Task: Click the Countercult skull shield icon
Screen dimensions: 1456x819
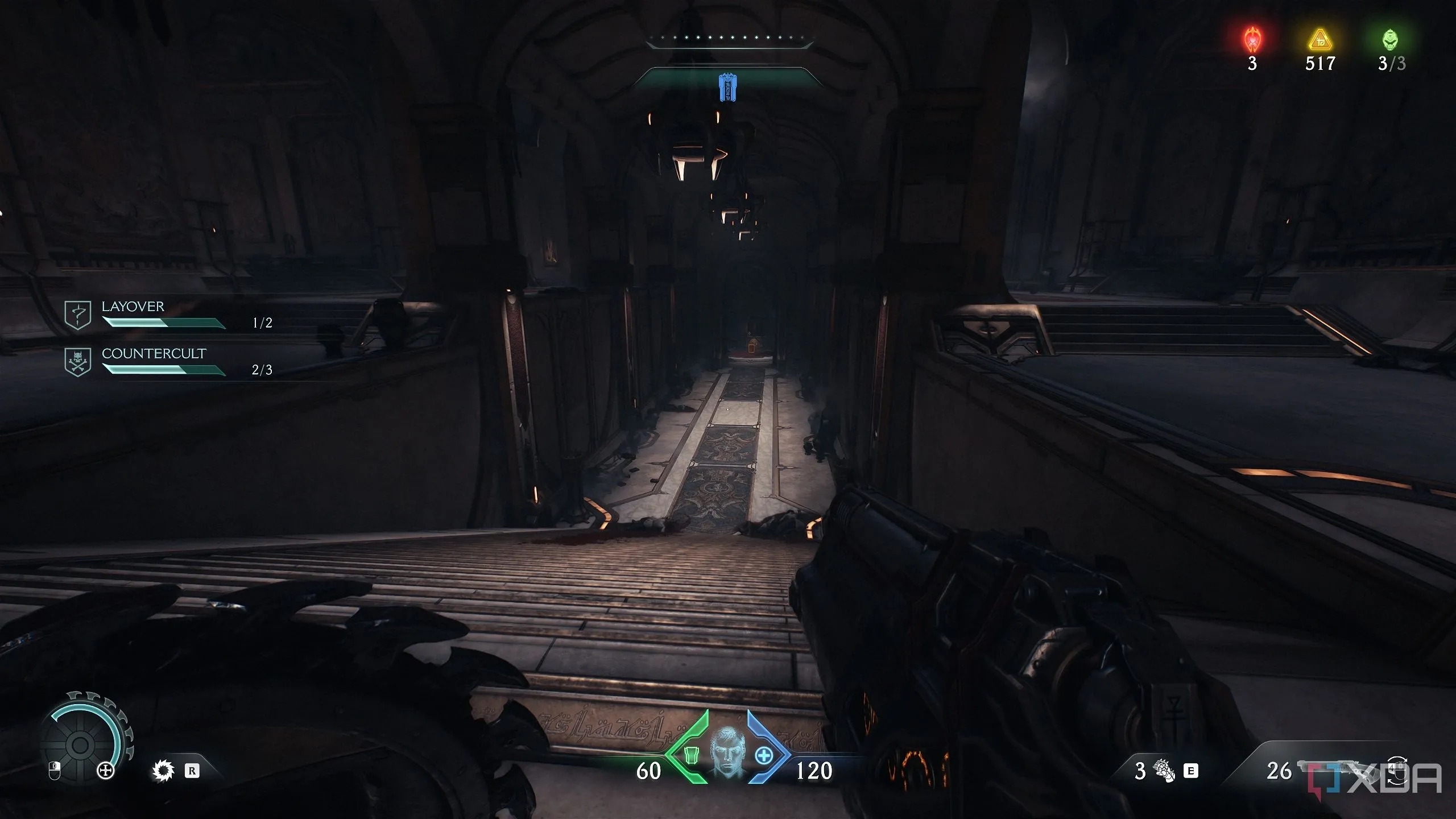Action: click(x=78, y=362)
